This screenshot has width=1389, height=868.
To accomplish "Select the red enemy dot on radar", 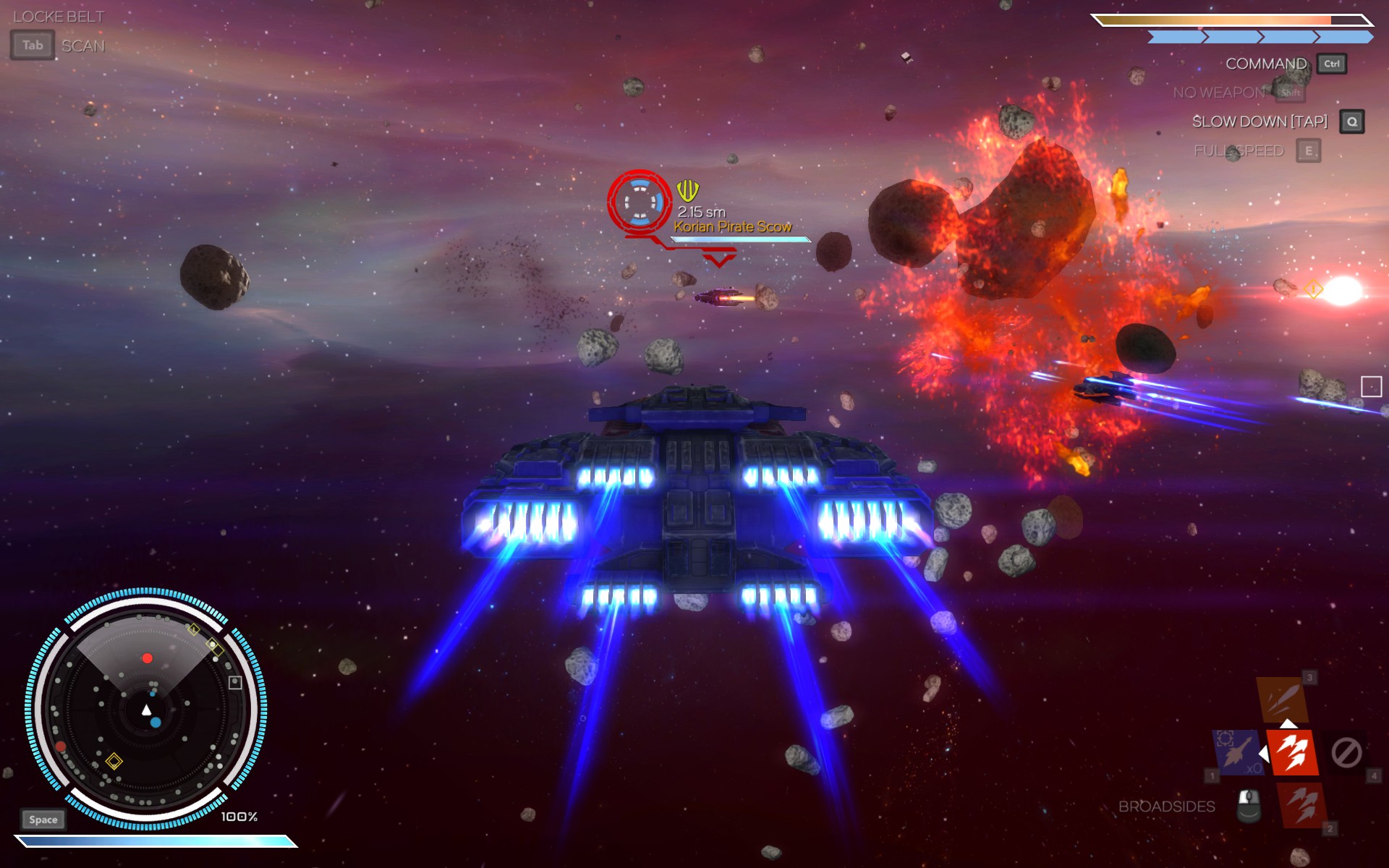I will (x=148, y=658).
